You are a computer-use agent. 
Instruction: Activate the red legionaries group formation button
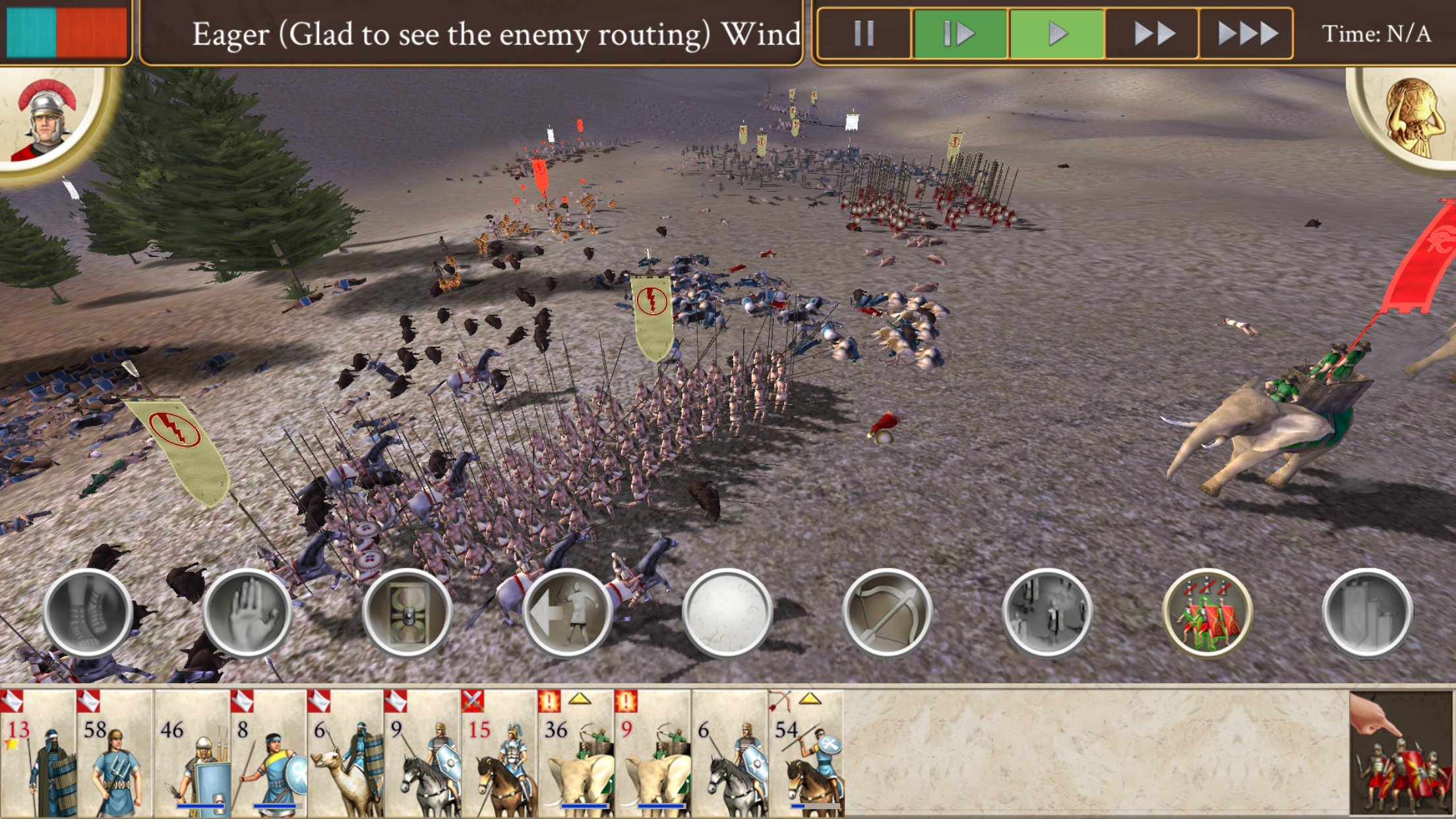tap(1207, 612)
